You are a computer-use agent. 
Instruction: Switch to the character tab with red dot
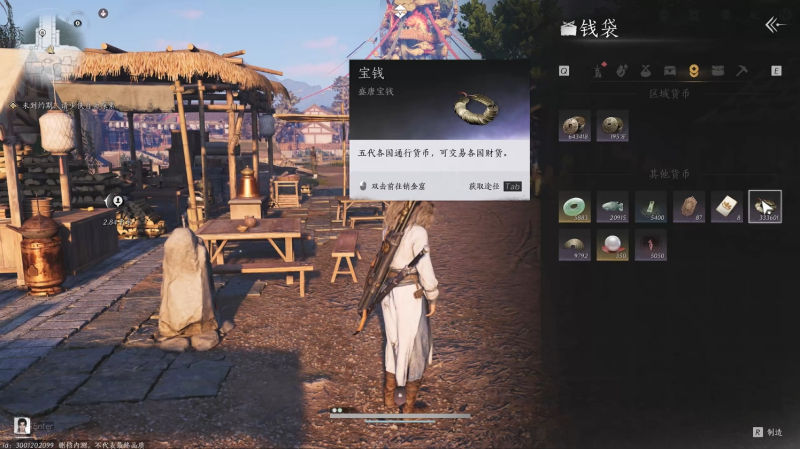click(x=599, y=71)
